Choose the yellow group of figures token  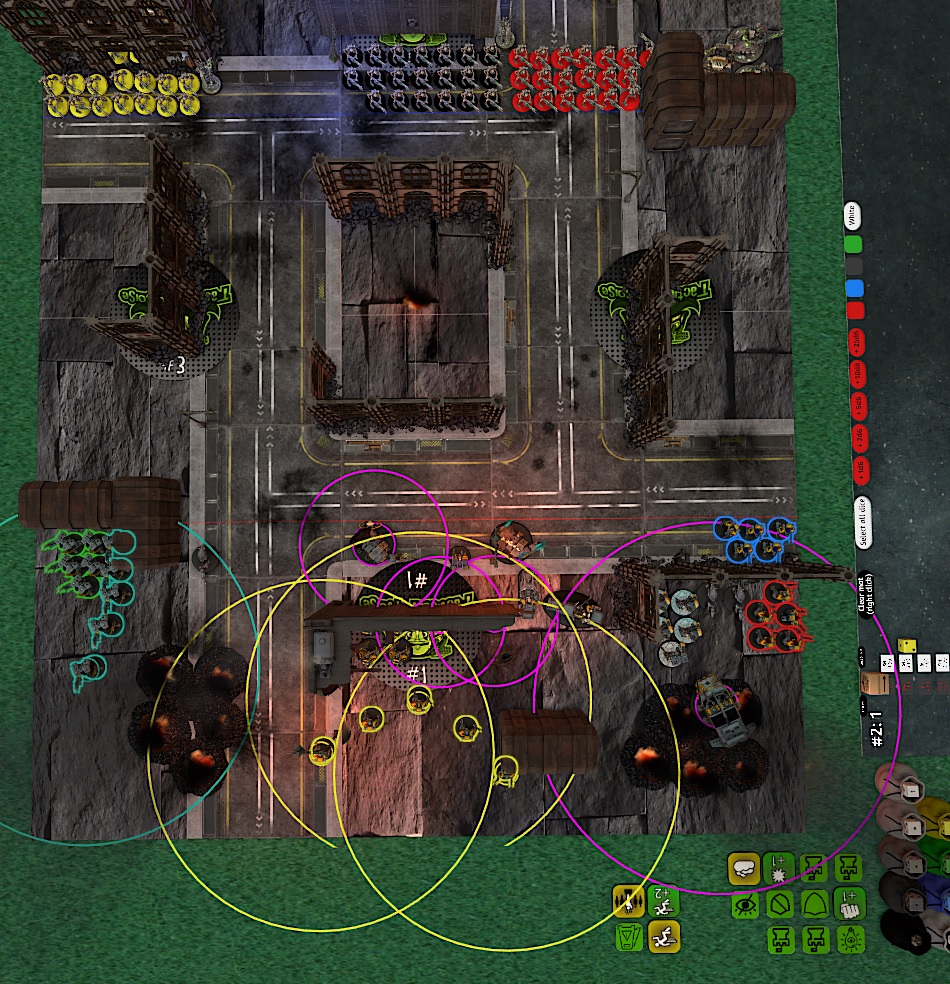[627, 902]
